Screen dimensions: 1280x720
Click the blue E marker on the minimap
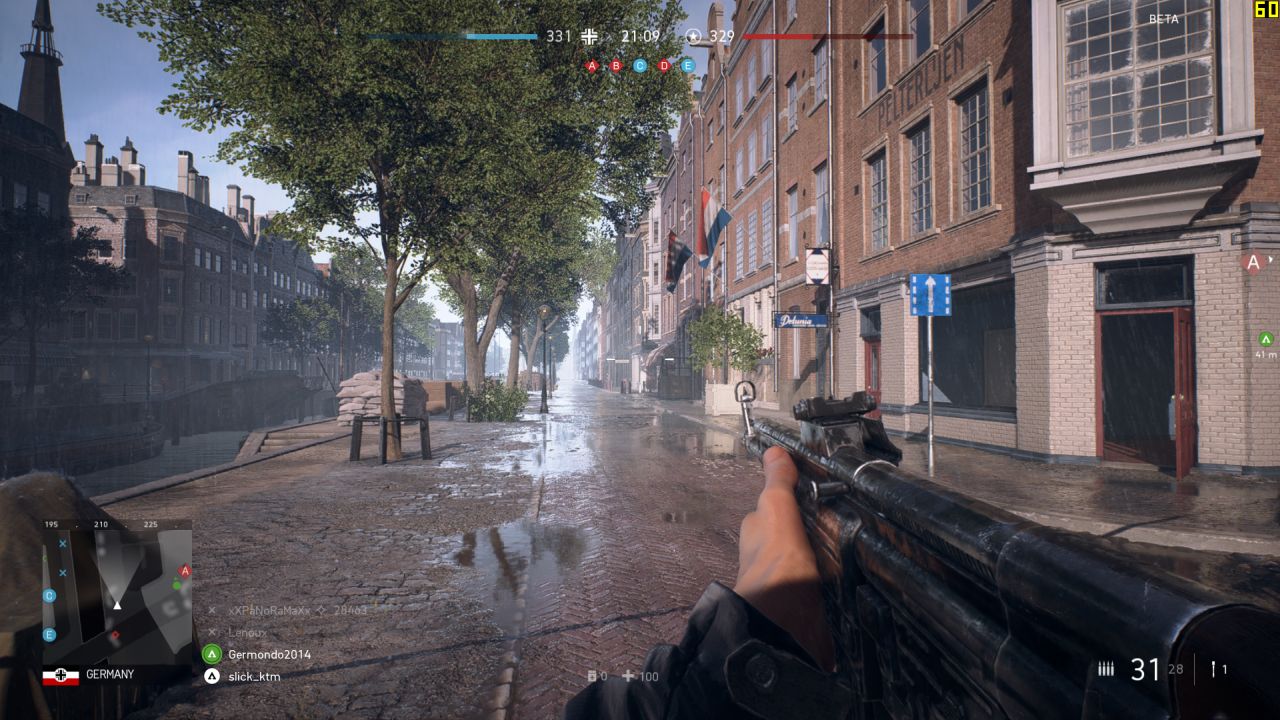pos(49,634)
